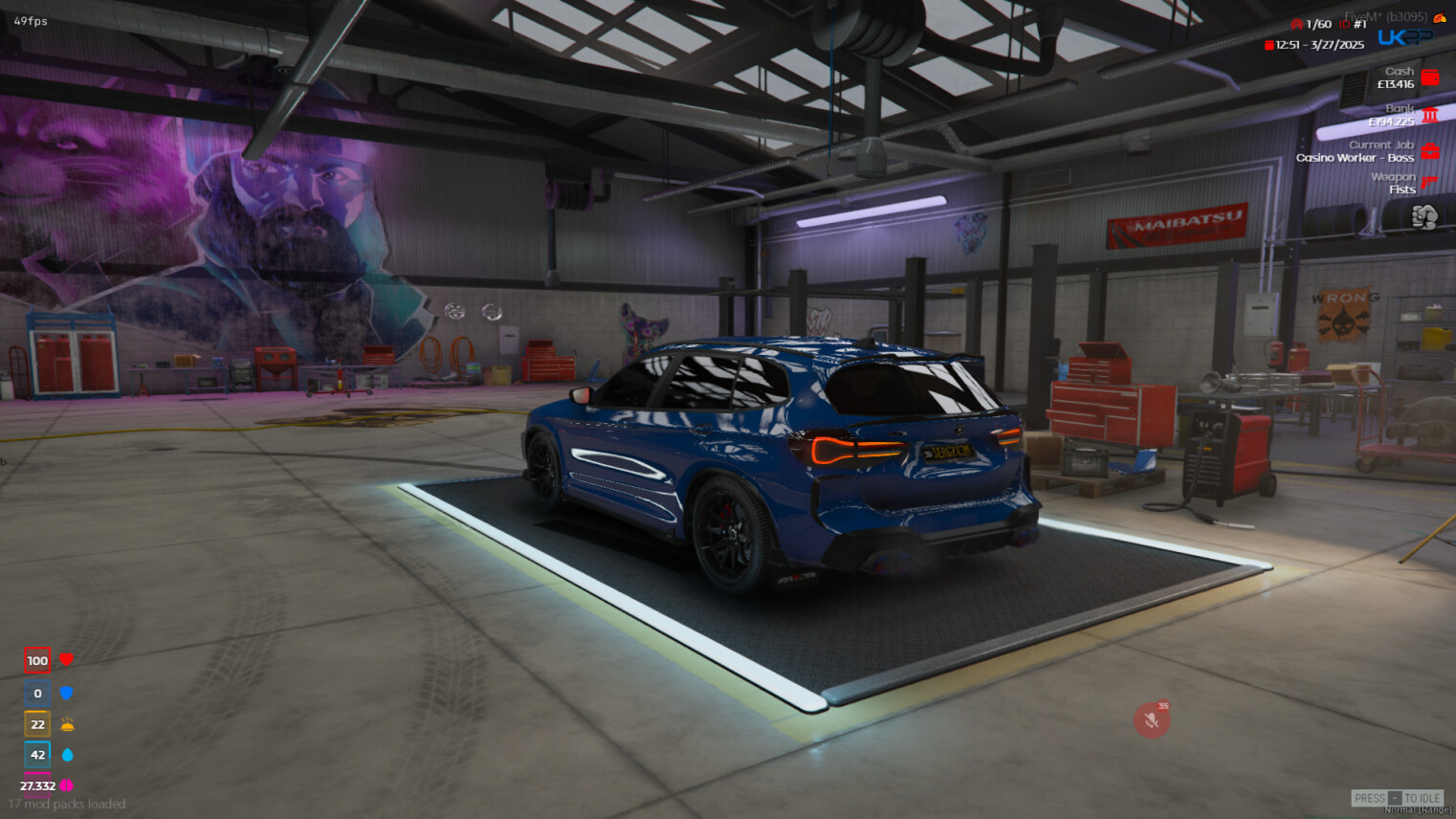The height and width of the screenshot is (819, 1456).
Task: Click the blue water drop thirst icon
Action: (67, 755)
